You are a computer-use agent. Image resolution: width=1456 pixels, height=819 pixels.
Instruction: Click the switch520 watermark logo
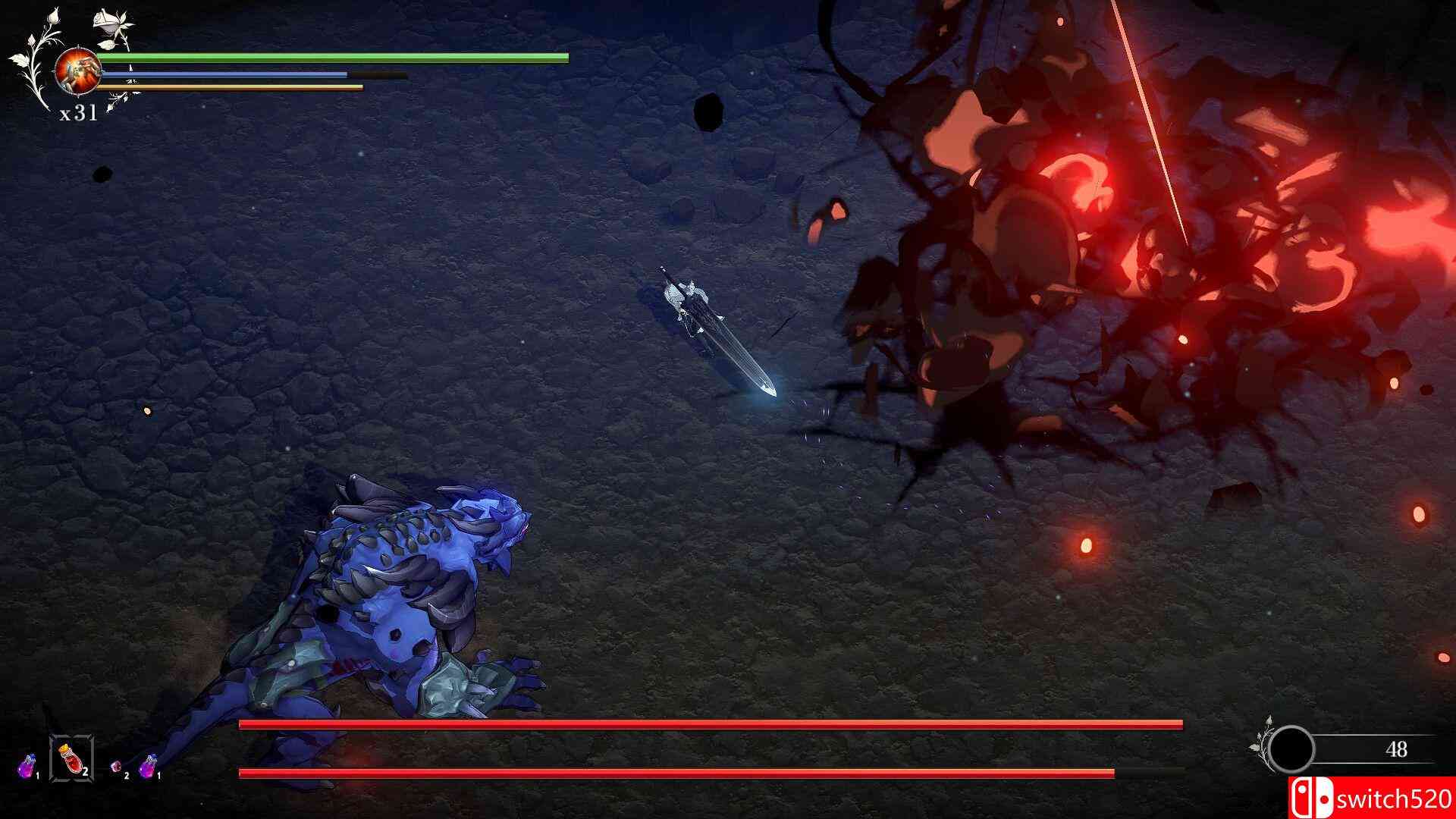click(x=1371, y=799)
